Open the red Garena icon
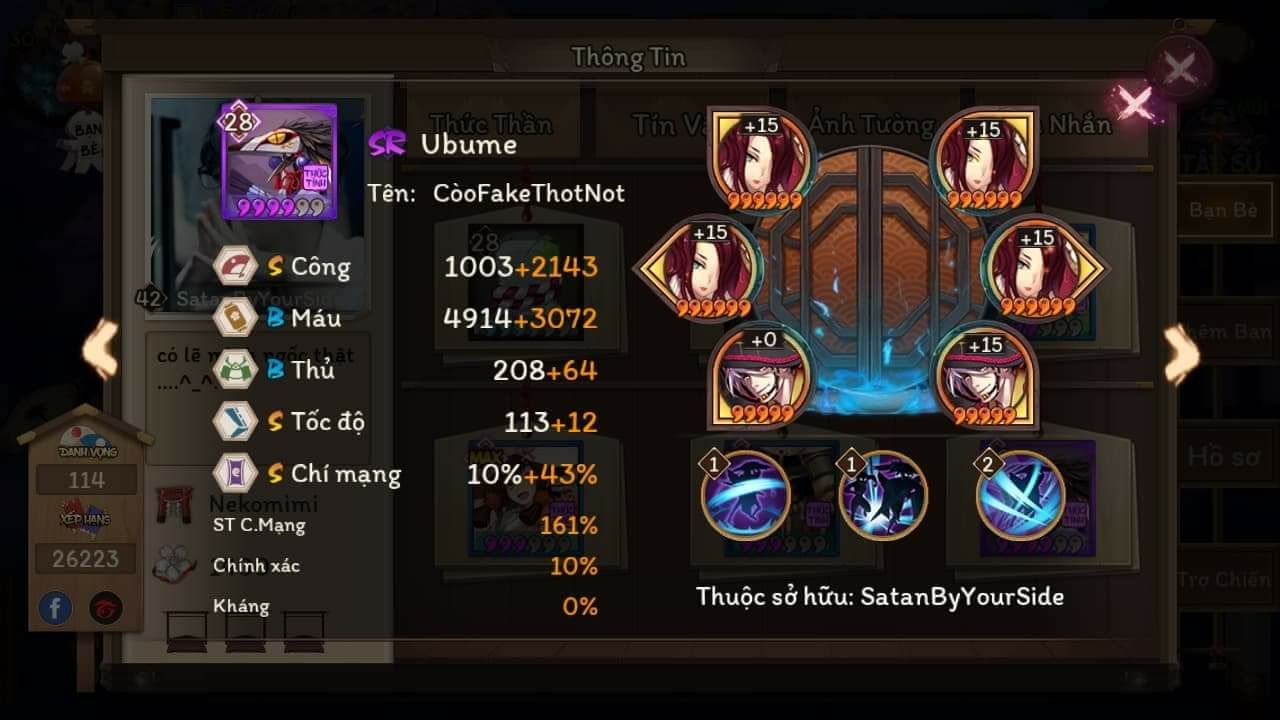 click(x=104, y=607)
